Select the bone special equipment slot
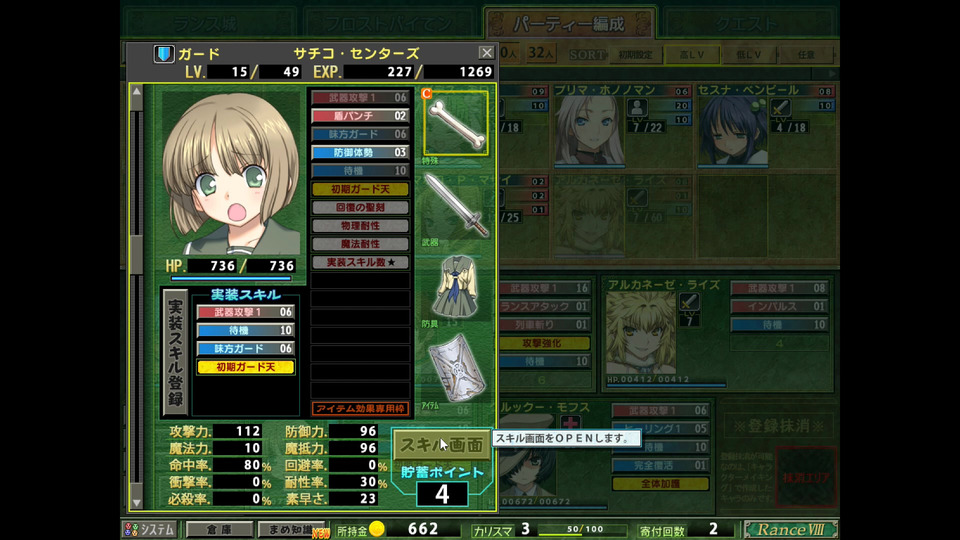960x540 pixels. click(x=457, y=122)
